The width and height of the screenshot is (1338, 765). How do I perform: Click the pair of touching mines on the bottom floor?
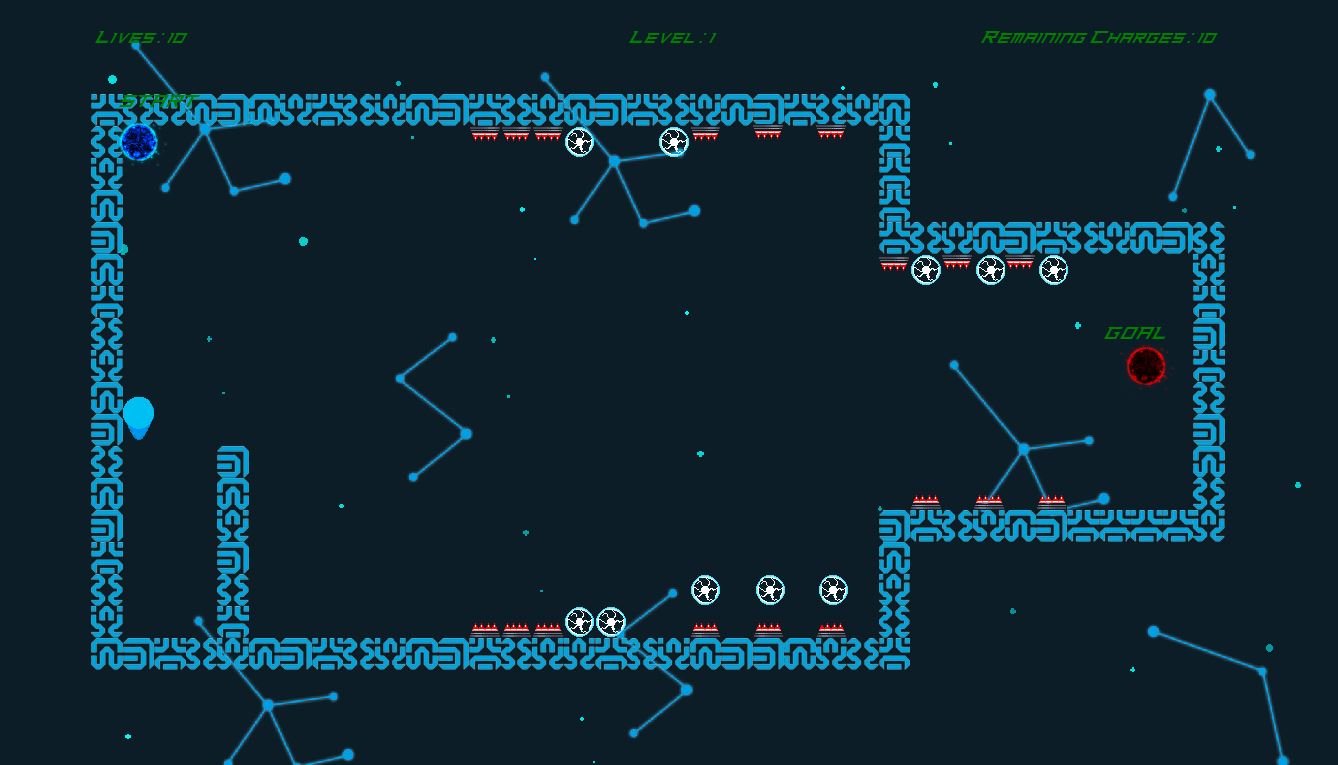point(594,621)
